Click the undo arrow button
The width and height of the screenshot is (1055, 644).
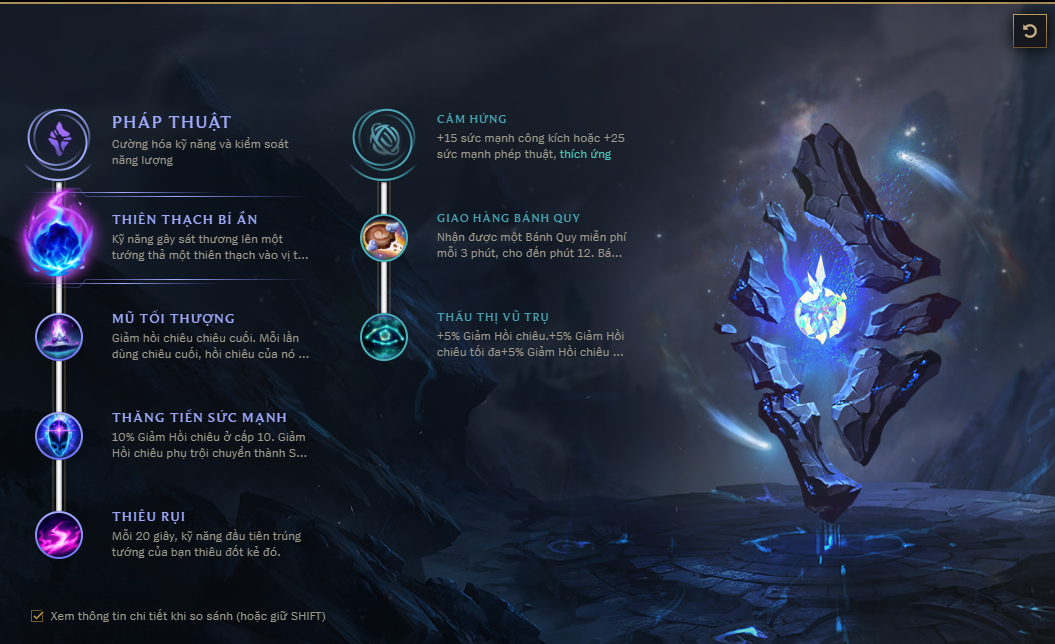click(x=1029, y=31)
